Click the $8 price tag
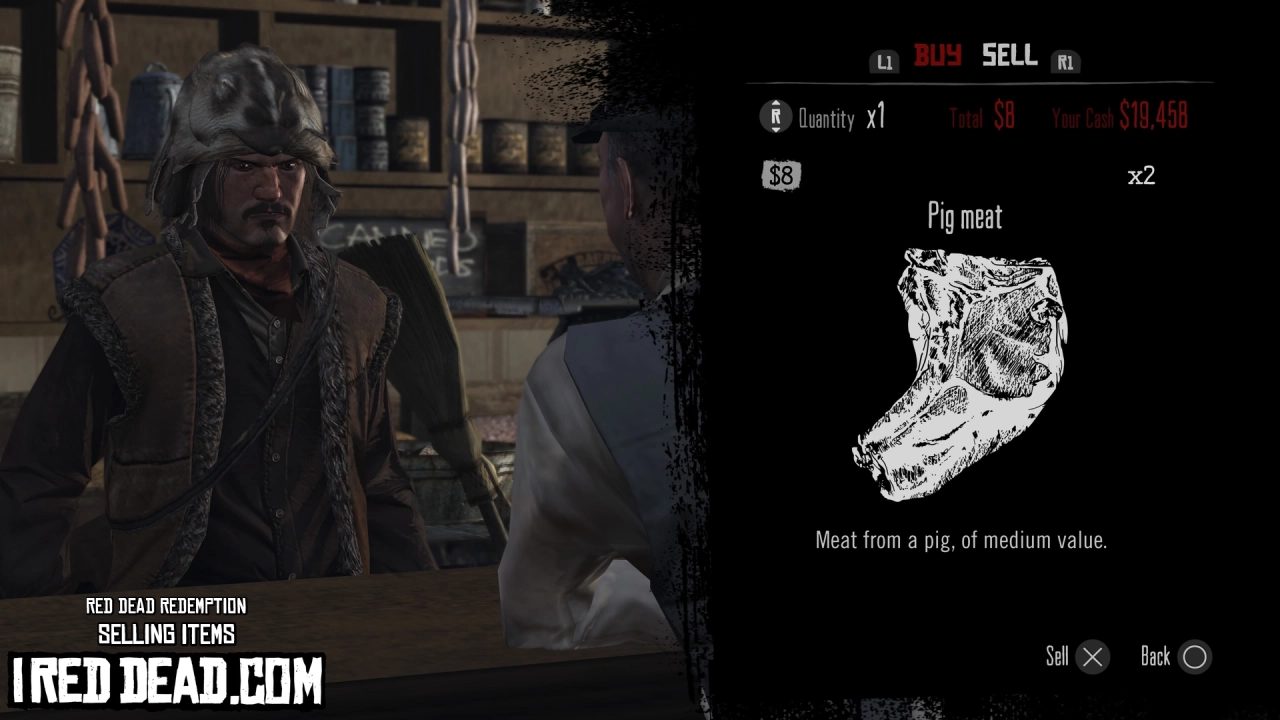This screenshot has width=1280, height=720. click(x=781, y=176)
